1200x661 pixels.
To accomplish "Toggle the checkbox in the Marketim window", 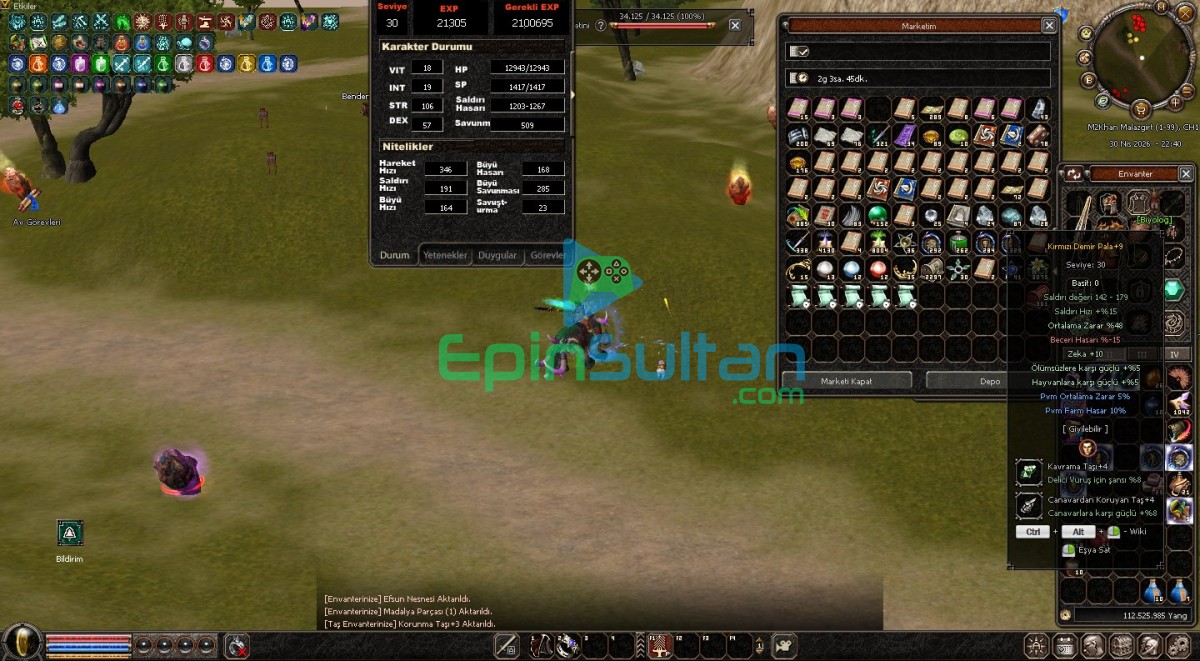I will tap(799, 51).
